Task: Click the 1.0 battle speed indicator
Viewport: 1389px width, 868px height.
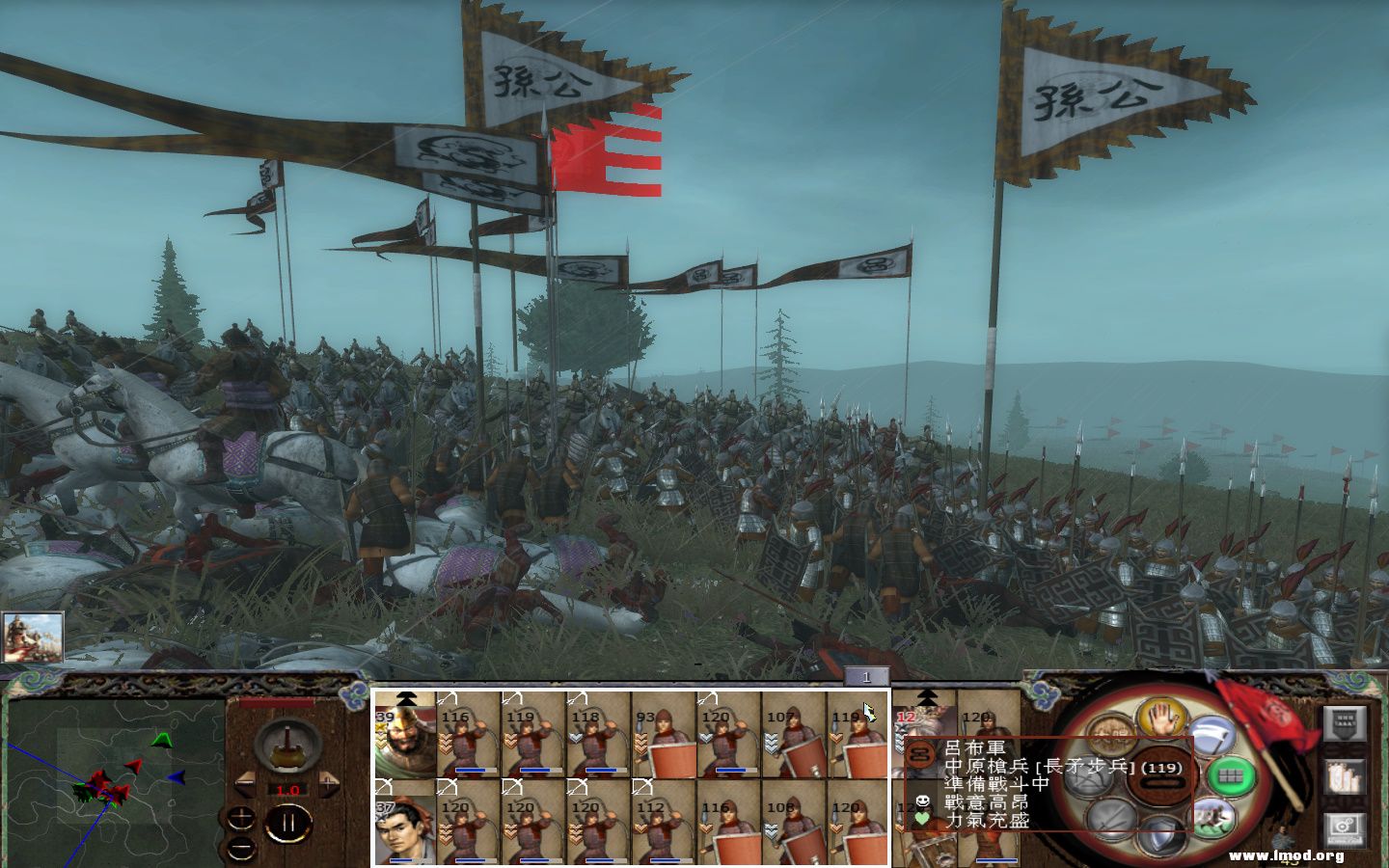Action: [x=287, y=790]
